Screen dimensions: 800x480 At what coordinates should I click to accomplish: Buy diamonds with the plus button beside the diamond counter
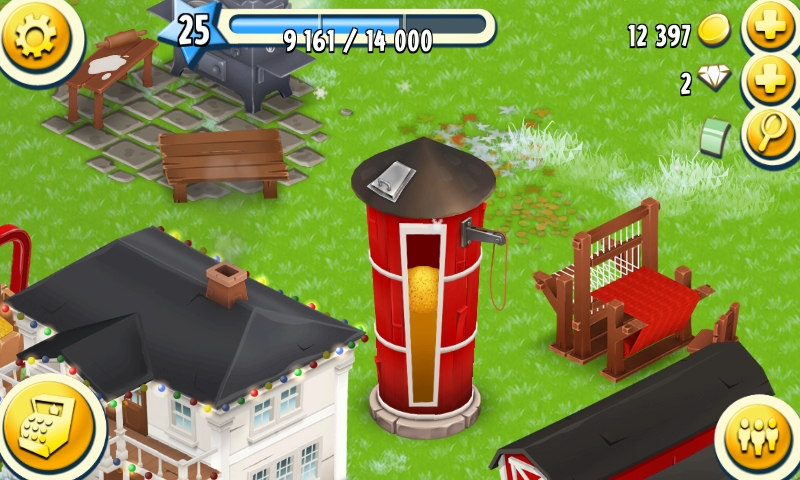coord(772,82)
